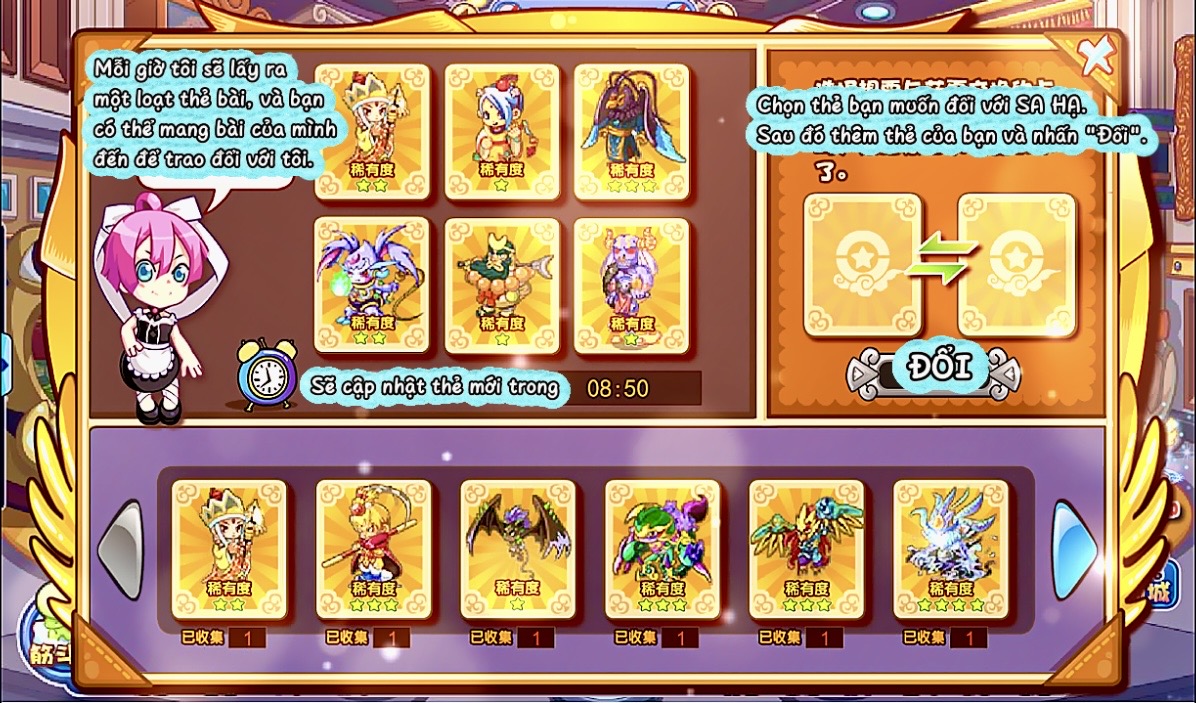This screenshot has height=703, width=1196.
Task: Close the card exchange window
Action: (1096, 56)
